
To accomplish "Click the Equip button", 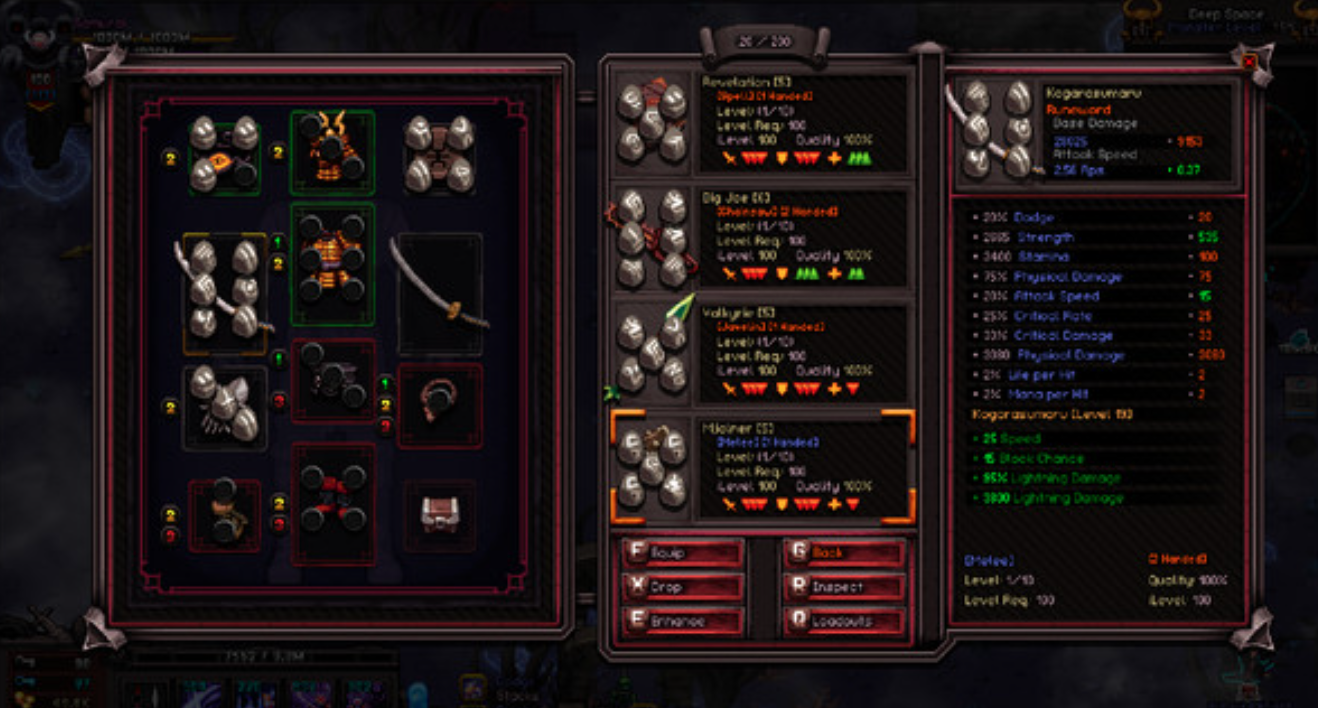I will [x=684, y=553].
